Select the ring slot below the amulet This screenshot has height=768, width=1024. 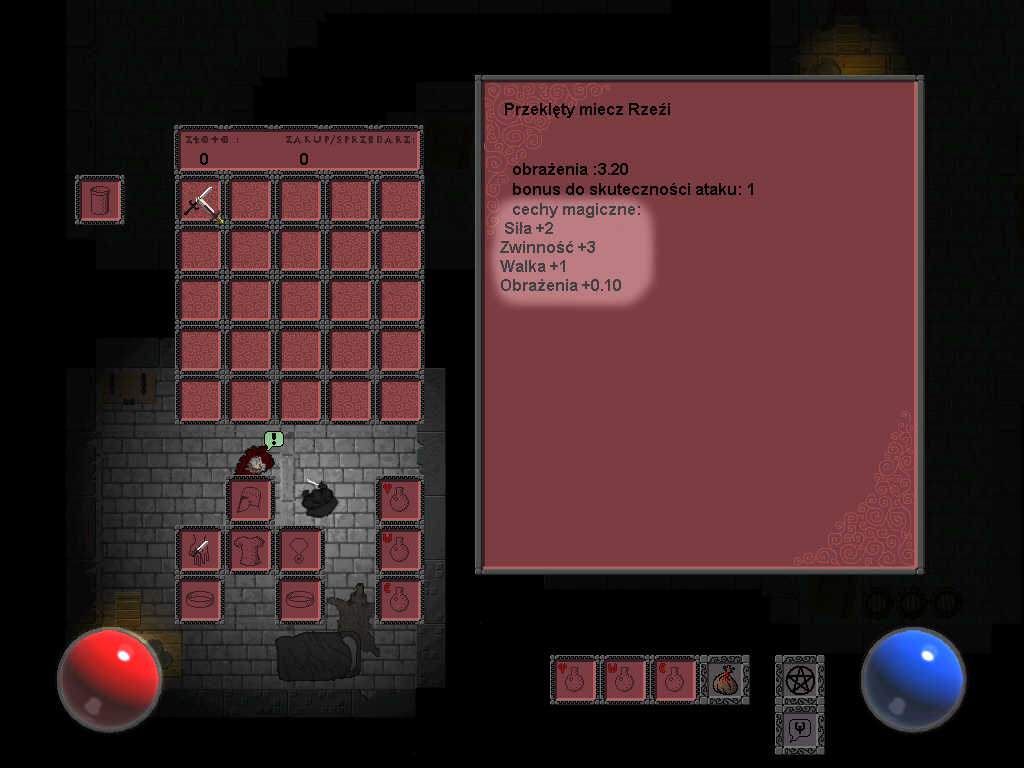coord(300,600)
